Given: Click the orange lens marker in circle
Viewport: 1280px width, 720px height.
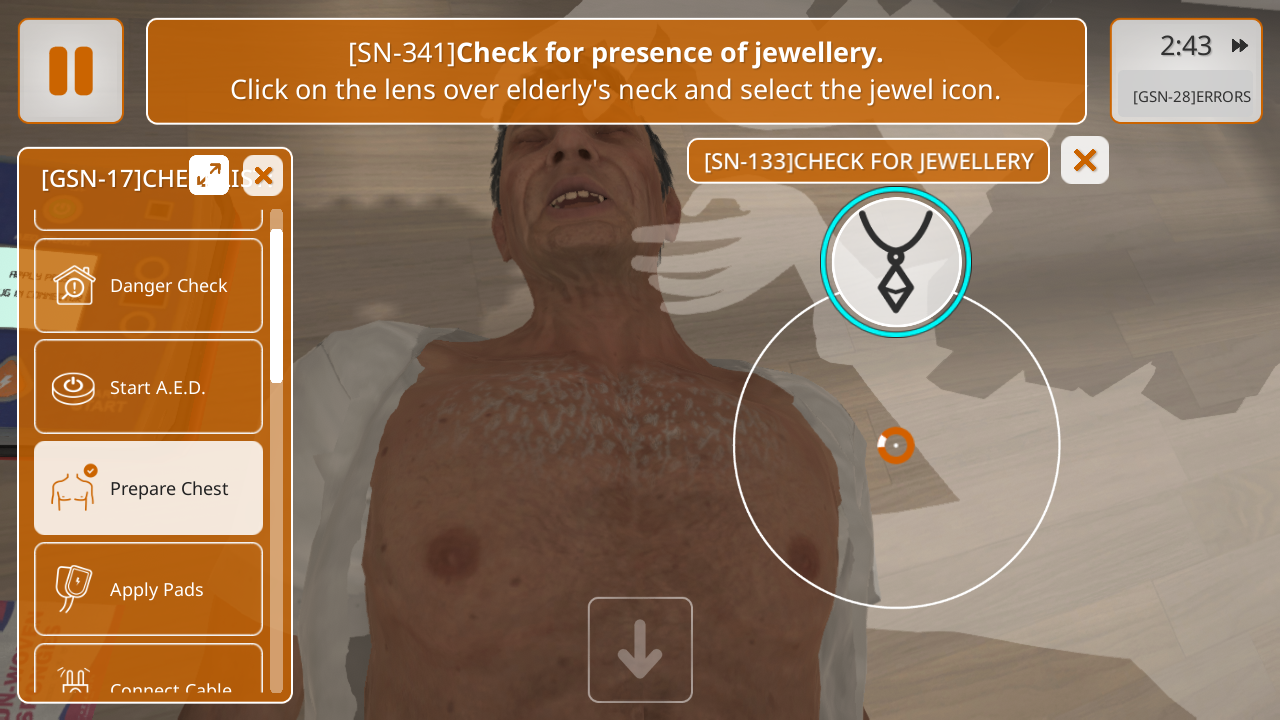Looking at the screenshot, I should 896,445.
